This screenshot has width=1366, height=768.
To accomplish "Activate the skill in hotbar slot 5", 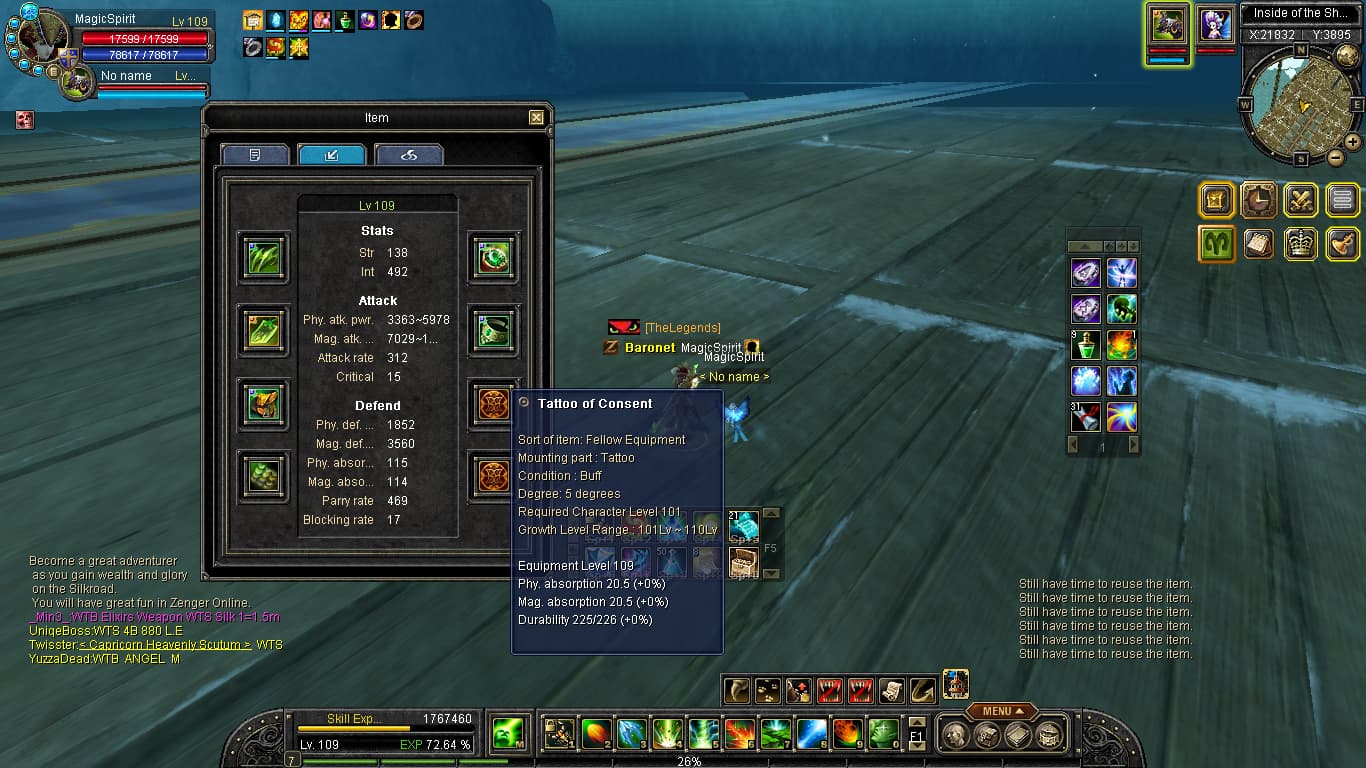I will tap(703, 734).
